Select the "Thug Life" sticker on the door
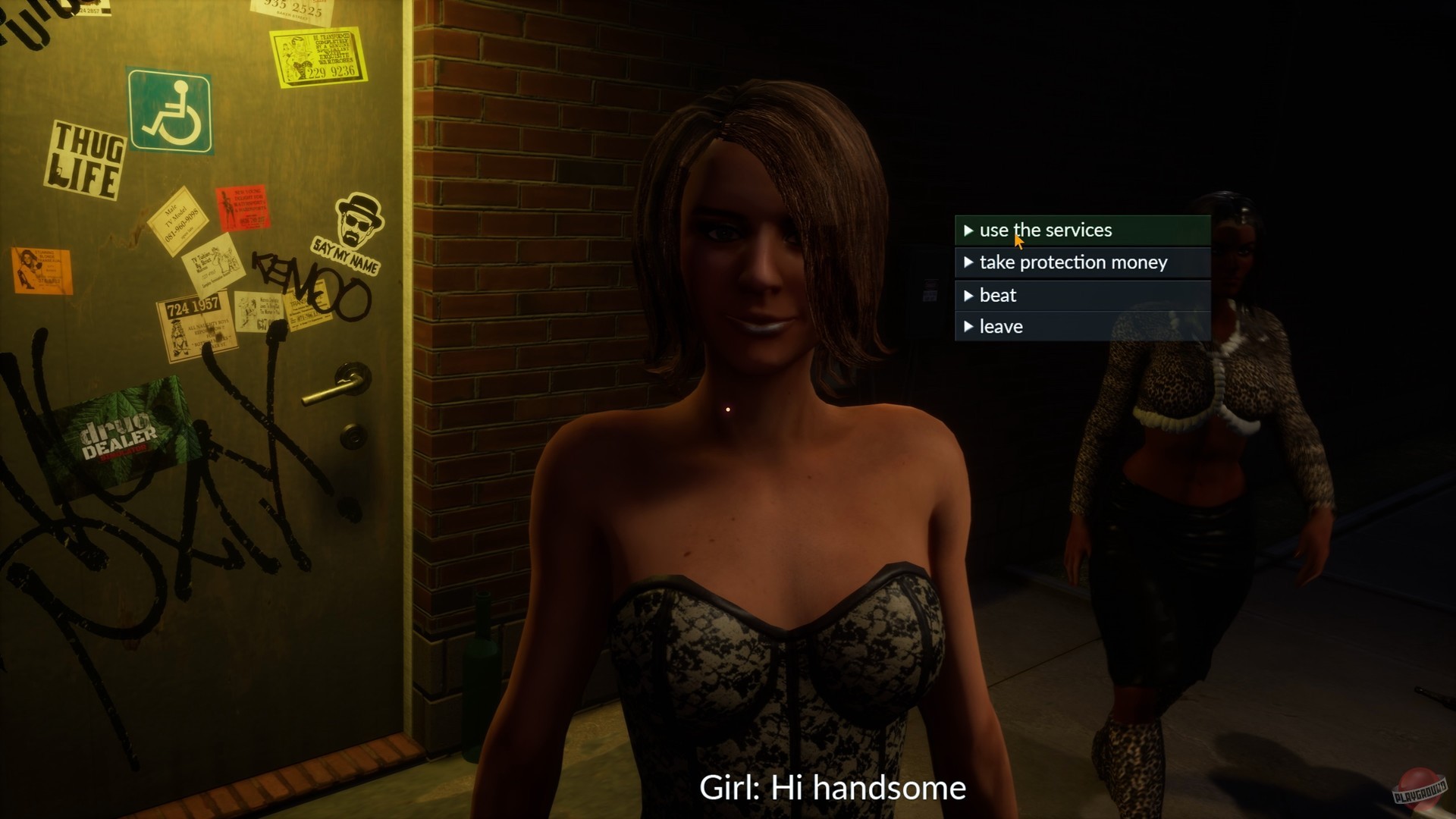This screenshot has height=819, width=1456. tap(86, 161)
